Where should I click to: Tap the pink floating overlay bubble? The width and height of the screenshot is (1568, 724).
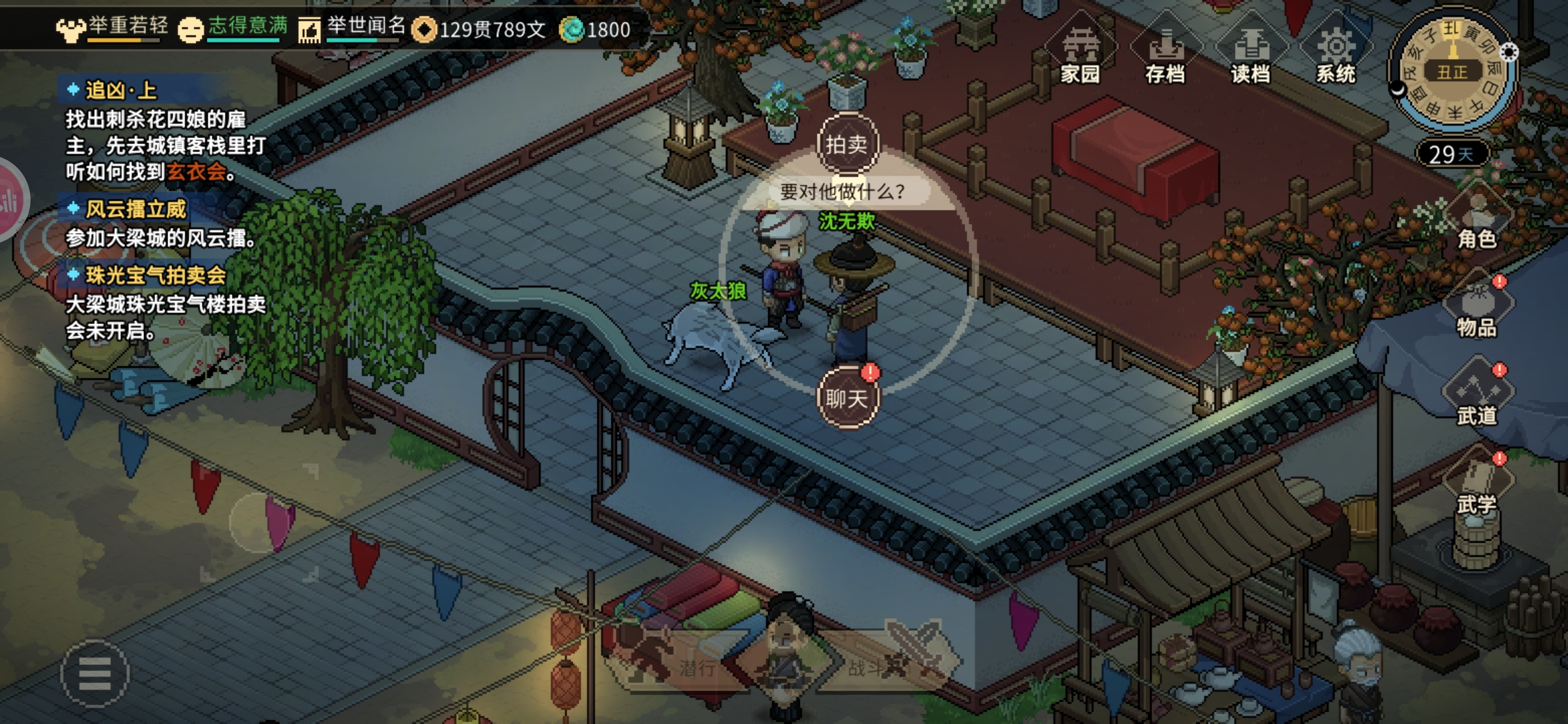[9, 200]
